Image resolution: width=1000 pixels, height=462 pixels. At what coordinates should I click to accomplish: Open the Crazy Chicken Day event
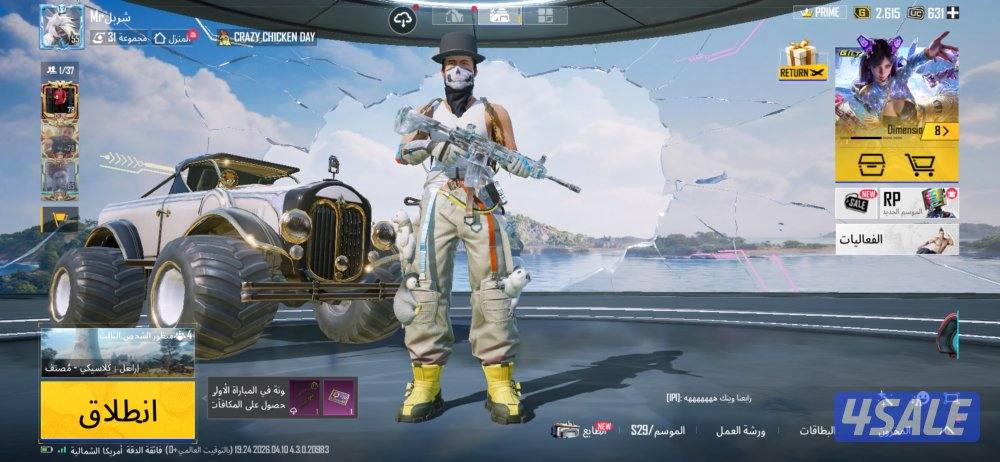[x=260, y=38]
